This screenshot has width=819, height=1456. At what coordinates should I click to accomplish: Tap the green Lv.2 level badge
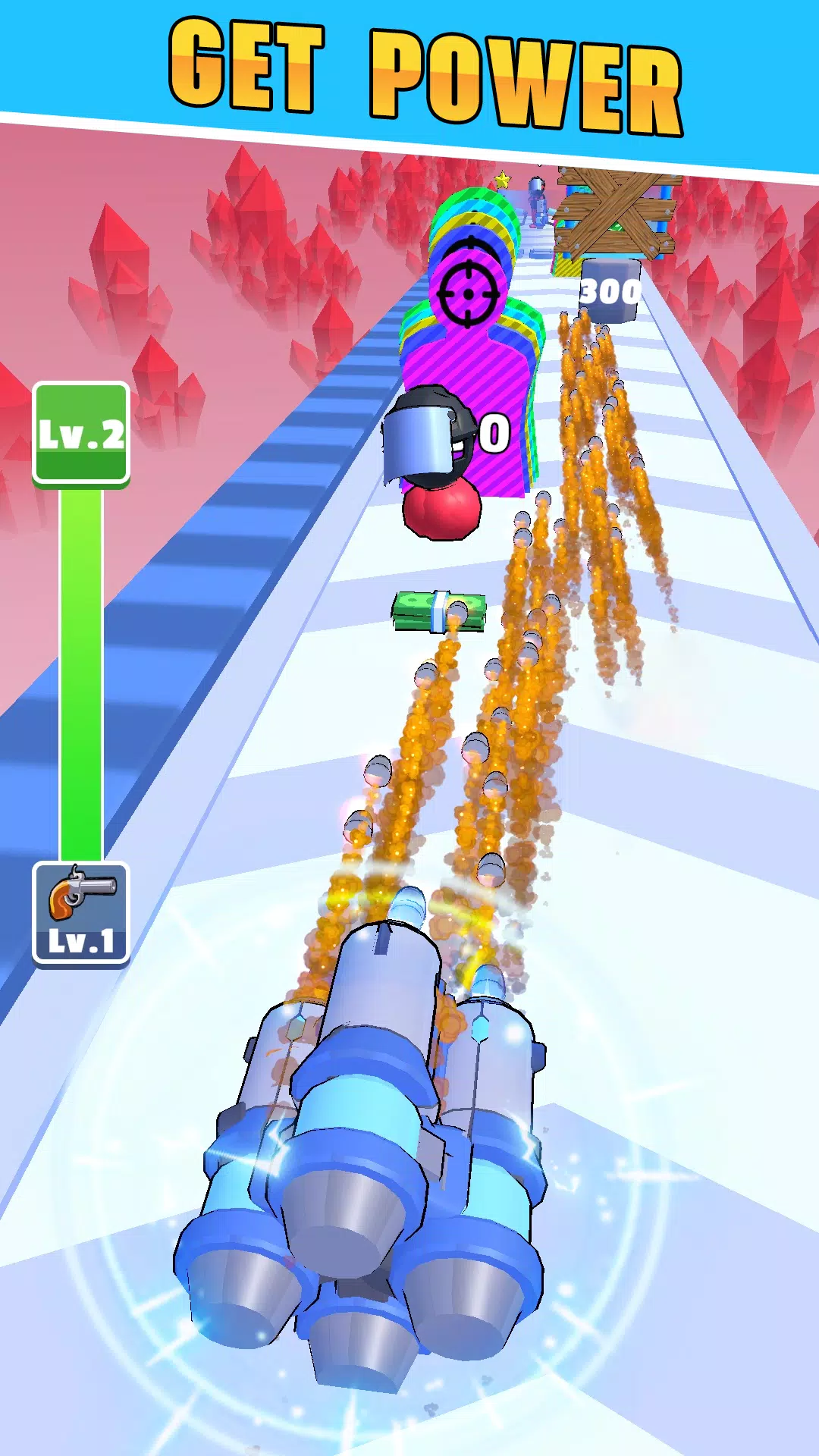pos(81,433)
